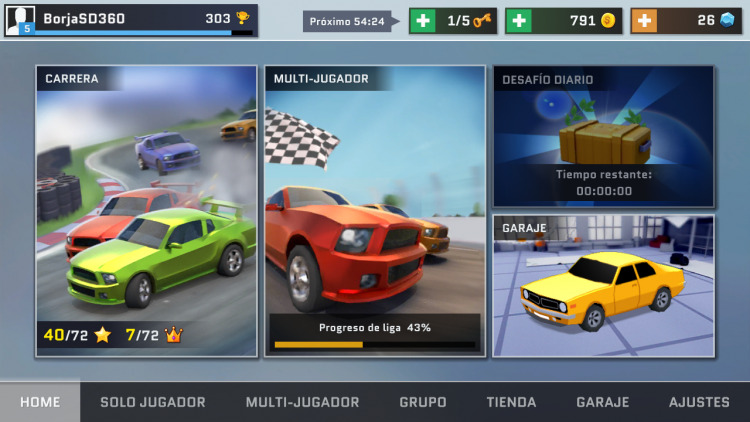This screenshot has width=750, height=422.
Task: Switch to the Home tab
Action: click(x=40, y=402)
